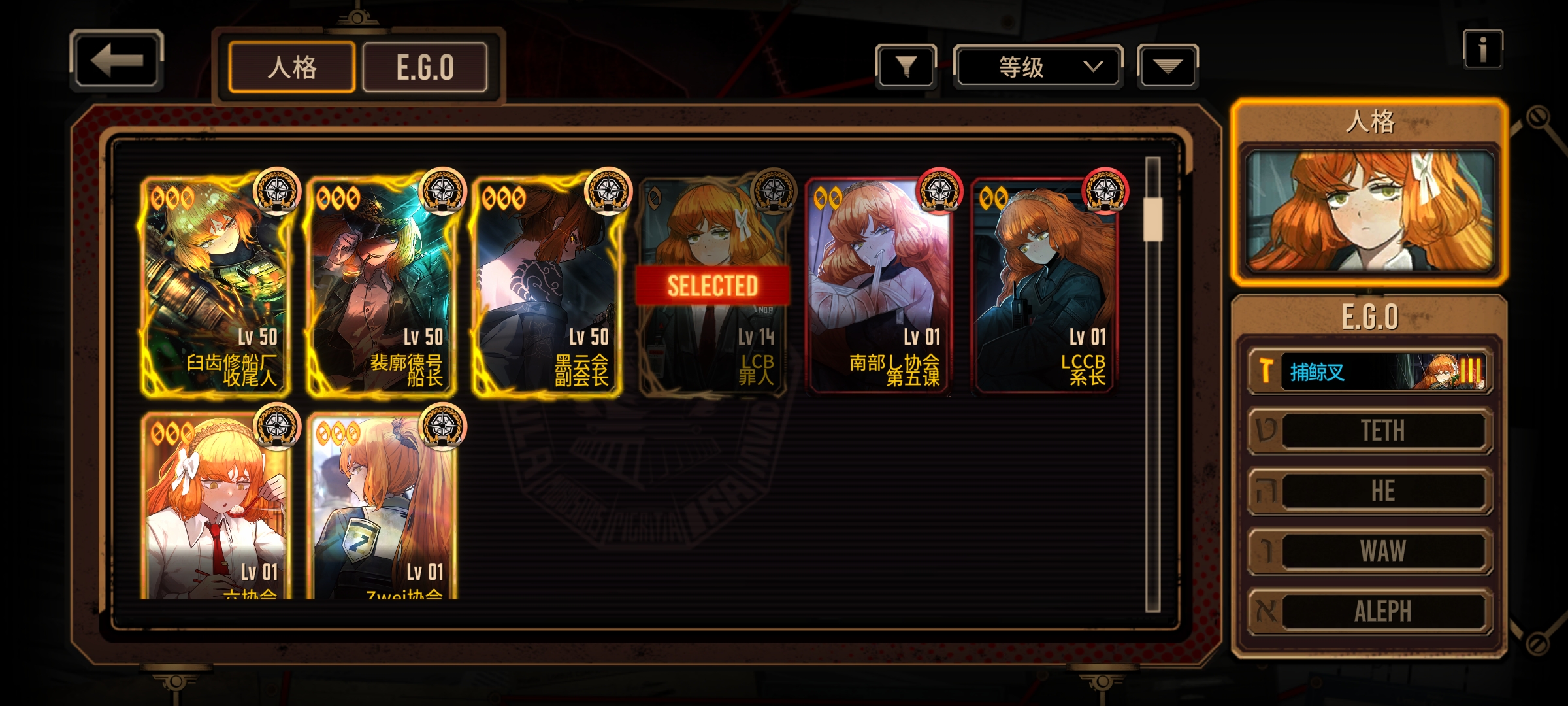Switch to the E.G.O tab

point(425,67)
